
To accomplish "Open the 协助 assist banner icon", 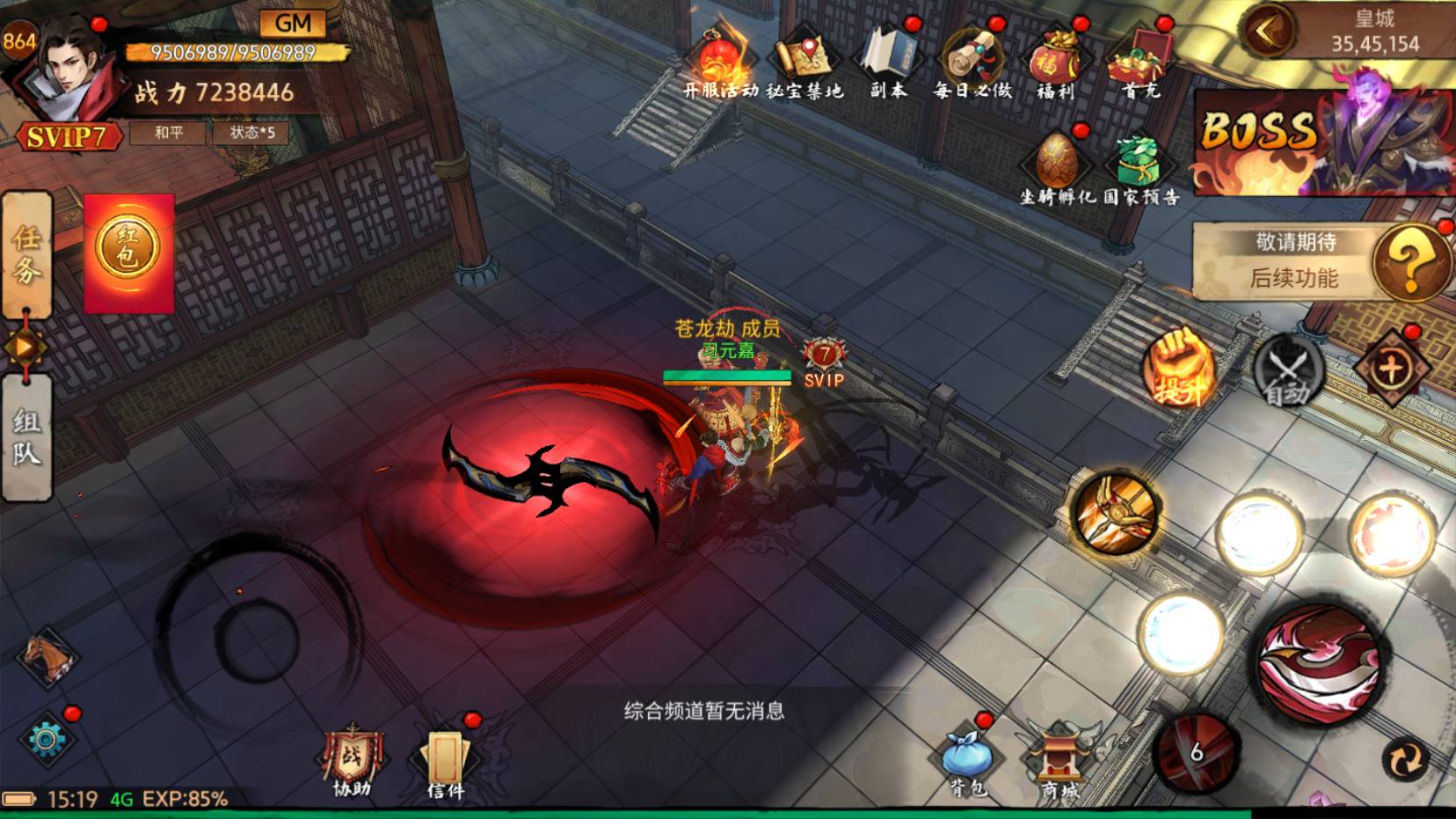I will (x=352, y=761).
